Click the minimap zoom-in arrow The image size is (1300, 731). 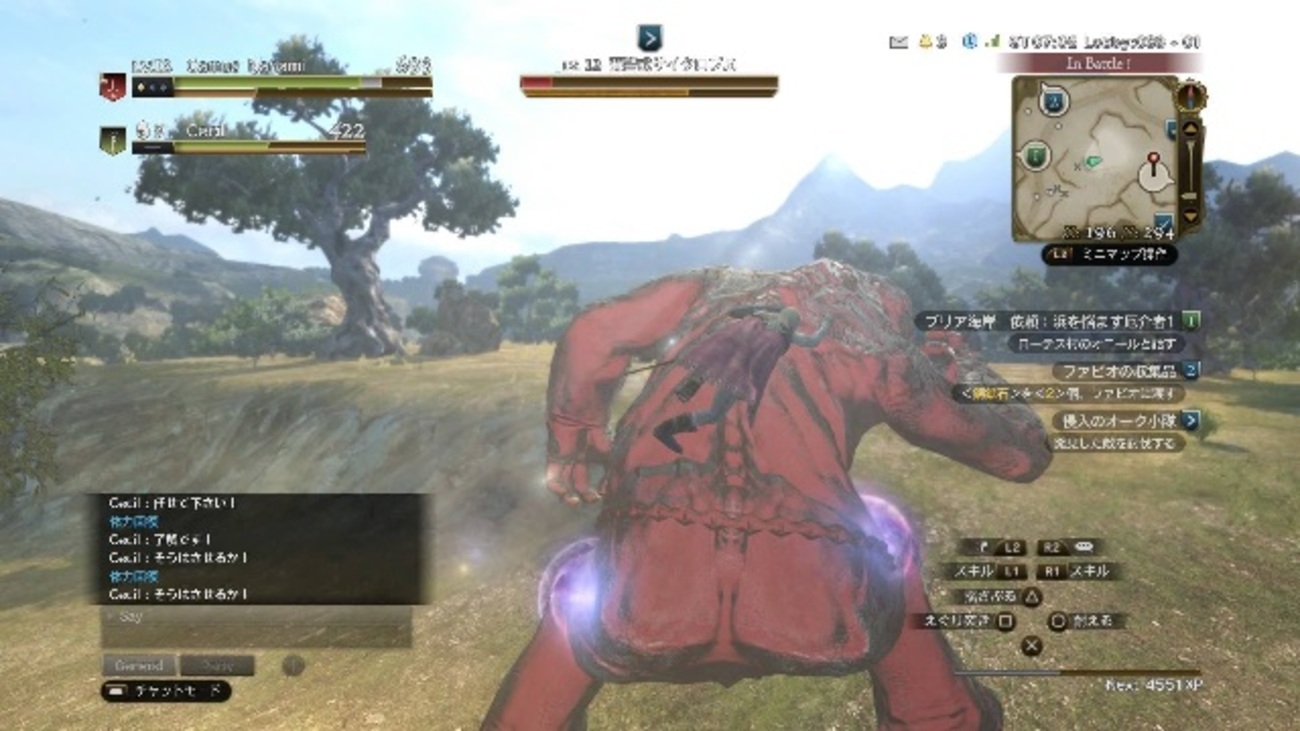click(1189, 129)
